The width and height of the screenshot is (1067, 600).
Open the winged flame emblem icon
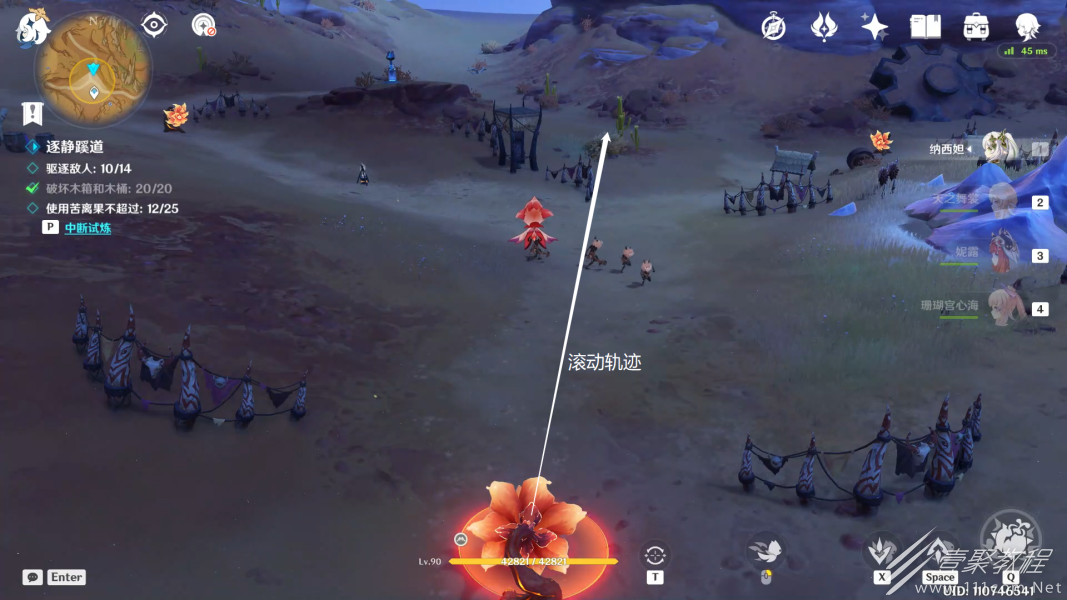tap(823, 27)
